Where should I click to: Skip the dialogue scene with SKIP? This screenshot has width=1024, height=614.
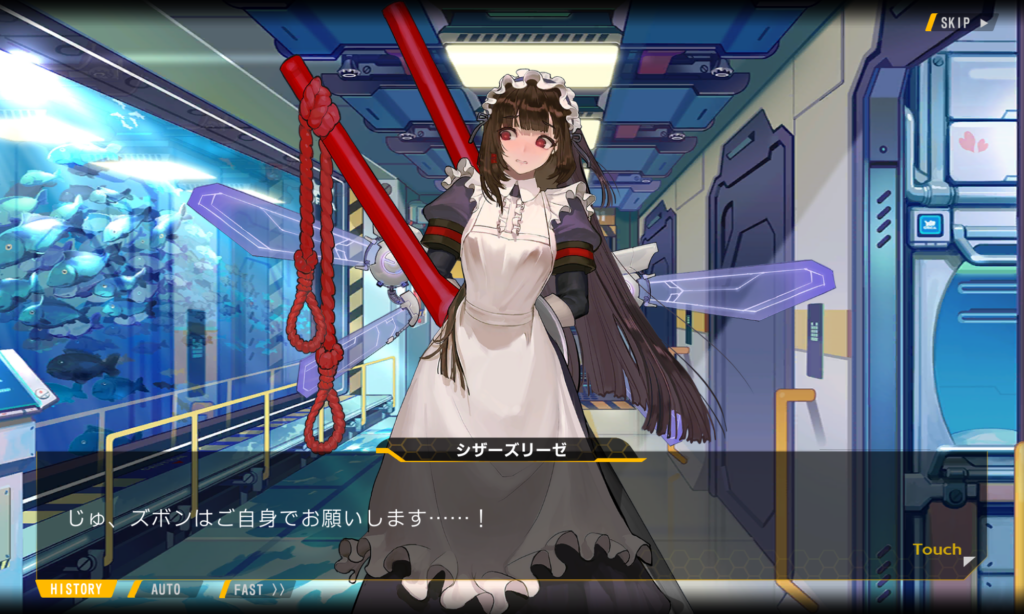point(961,22)
